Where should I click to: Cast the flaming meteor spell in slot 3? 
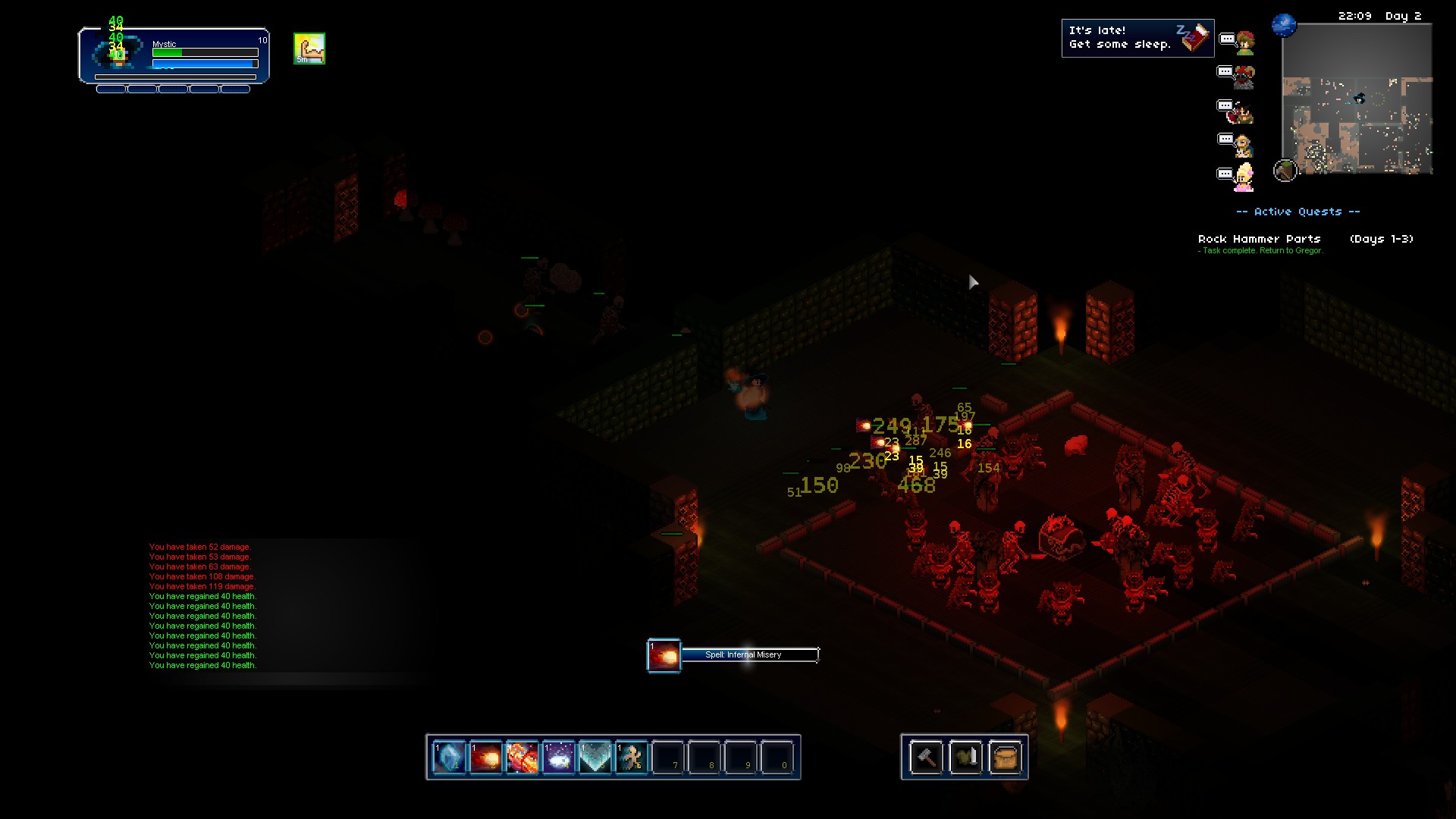522,757
